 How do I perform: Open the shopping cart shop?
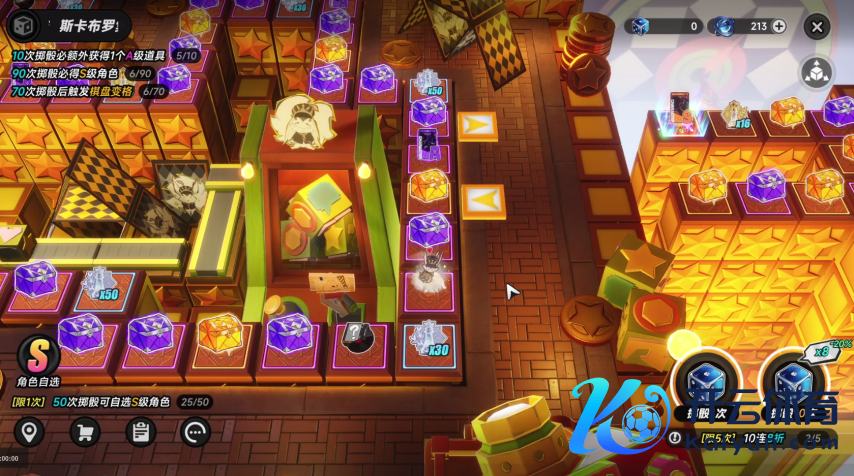tap(85, 432)
